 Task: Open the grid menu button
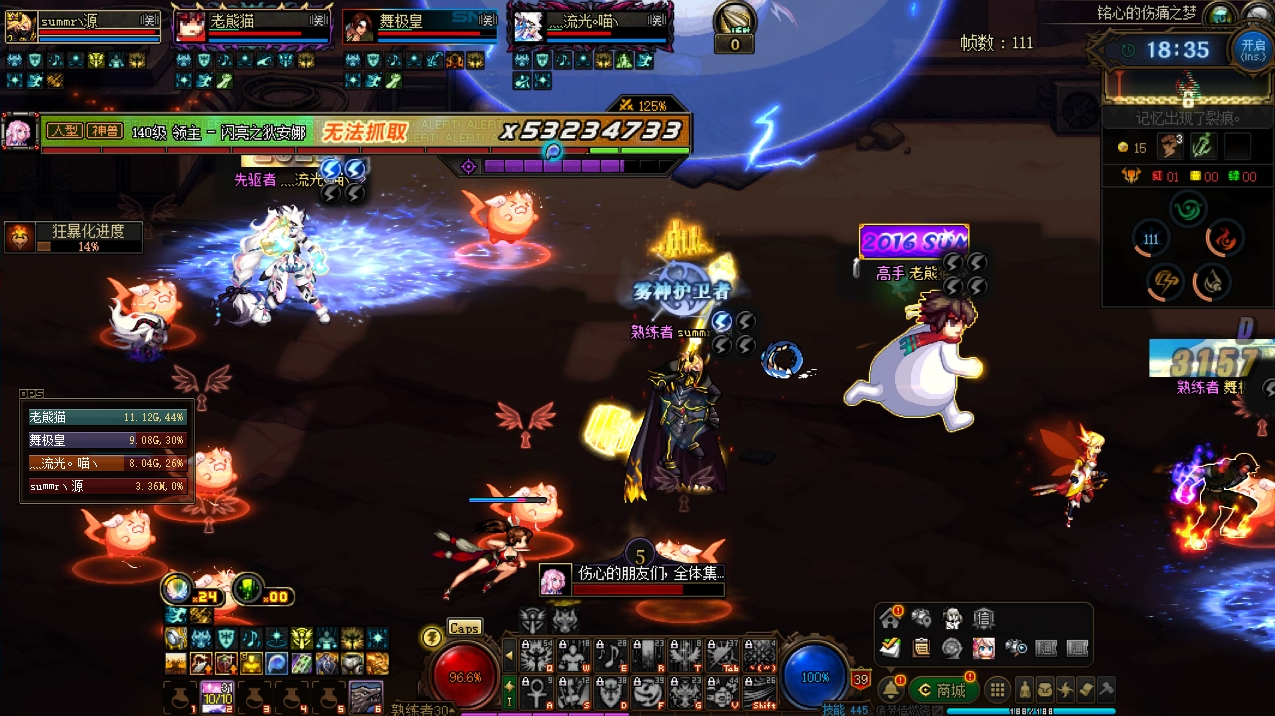point(997,690)
